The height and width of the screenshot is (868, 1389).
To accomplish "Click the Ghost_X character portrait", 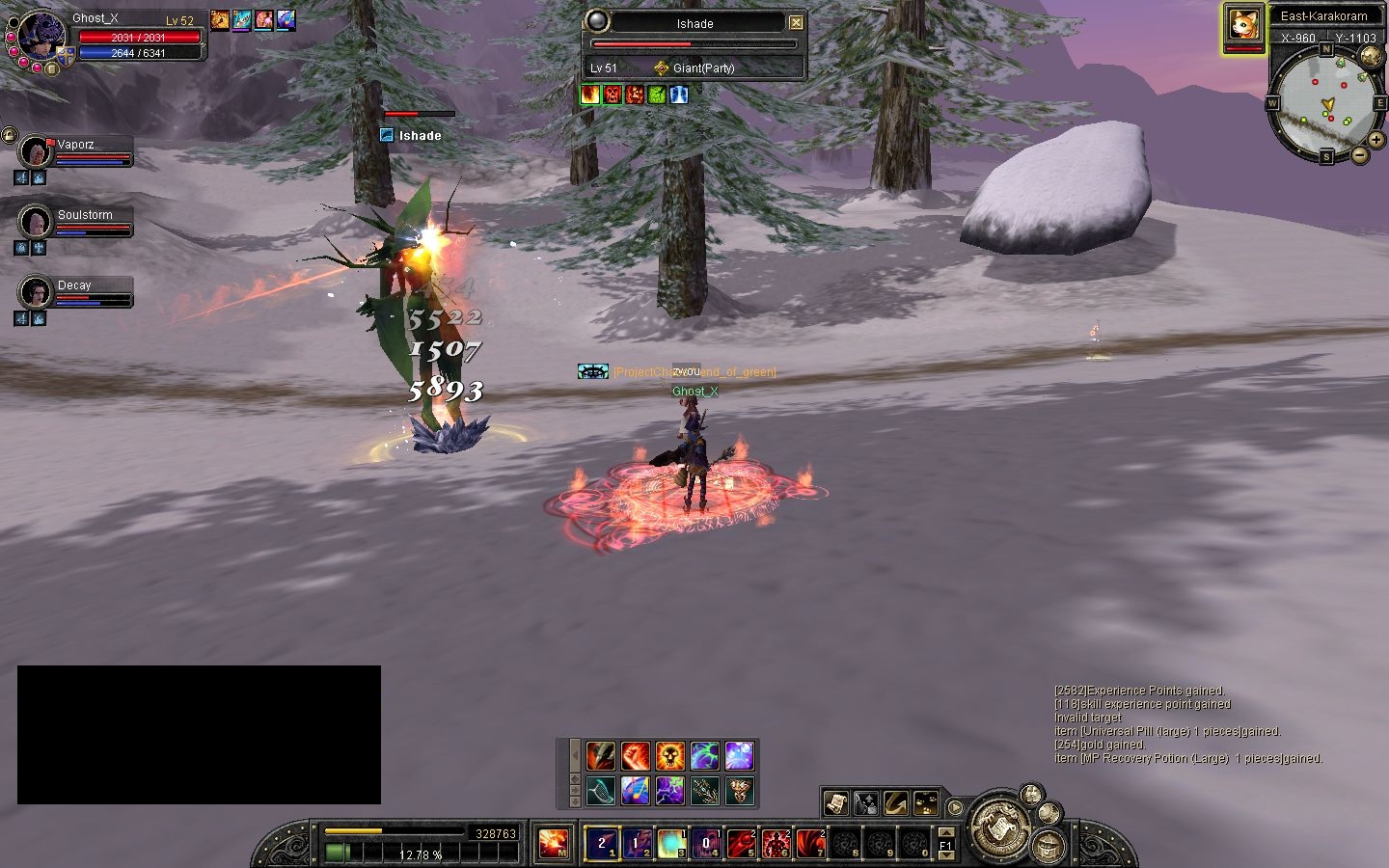I will 42,37.
